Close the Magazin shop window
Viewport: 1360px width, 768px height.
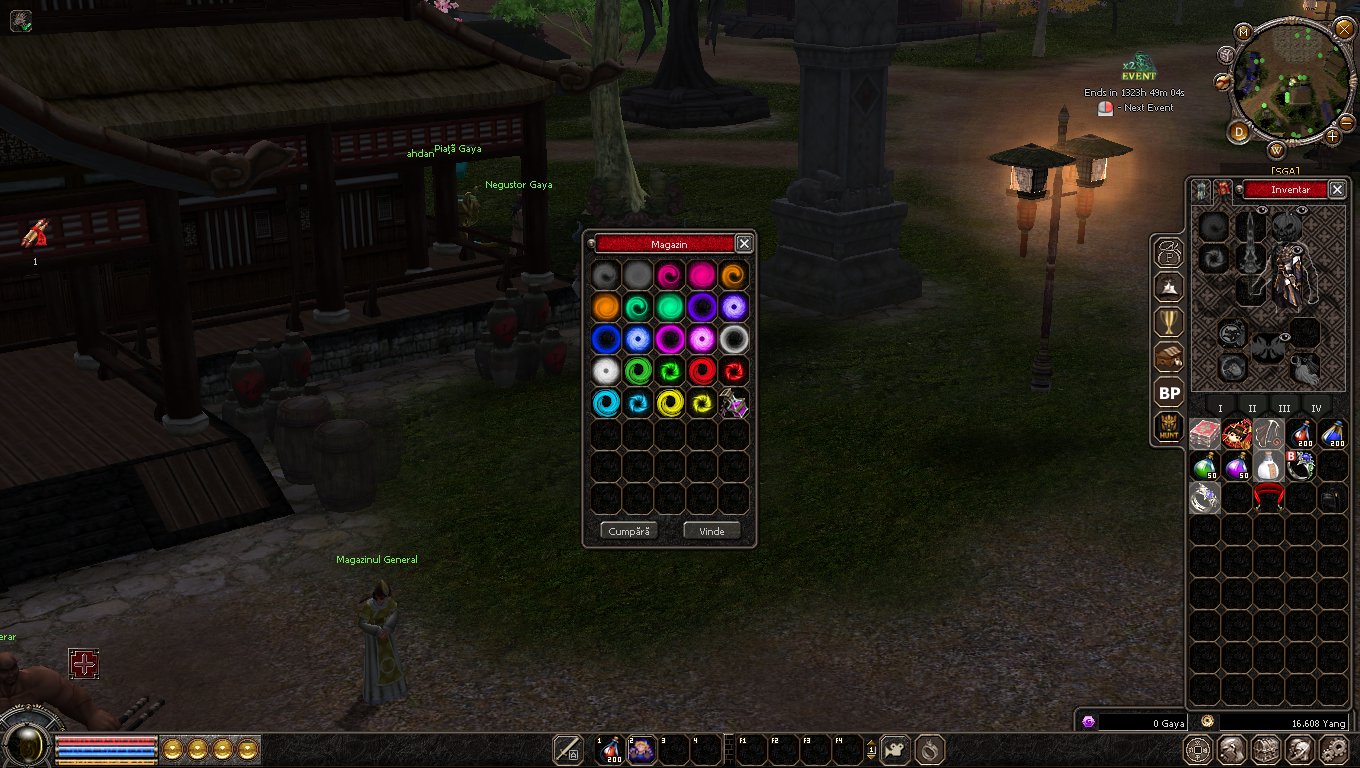click(x=743, y=243)
